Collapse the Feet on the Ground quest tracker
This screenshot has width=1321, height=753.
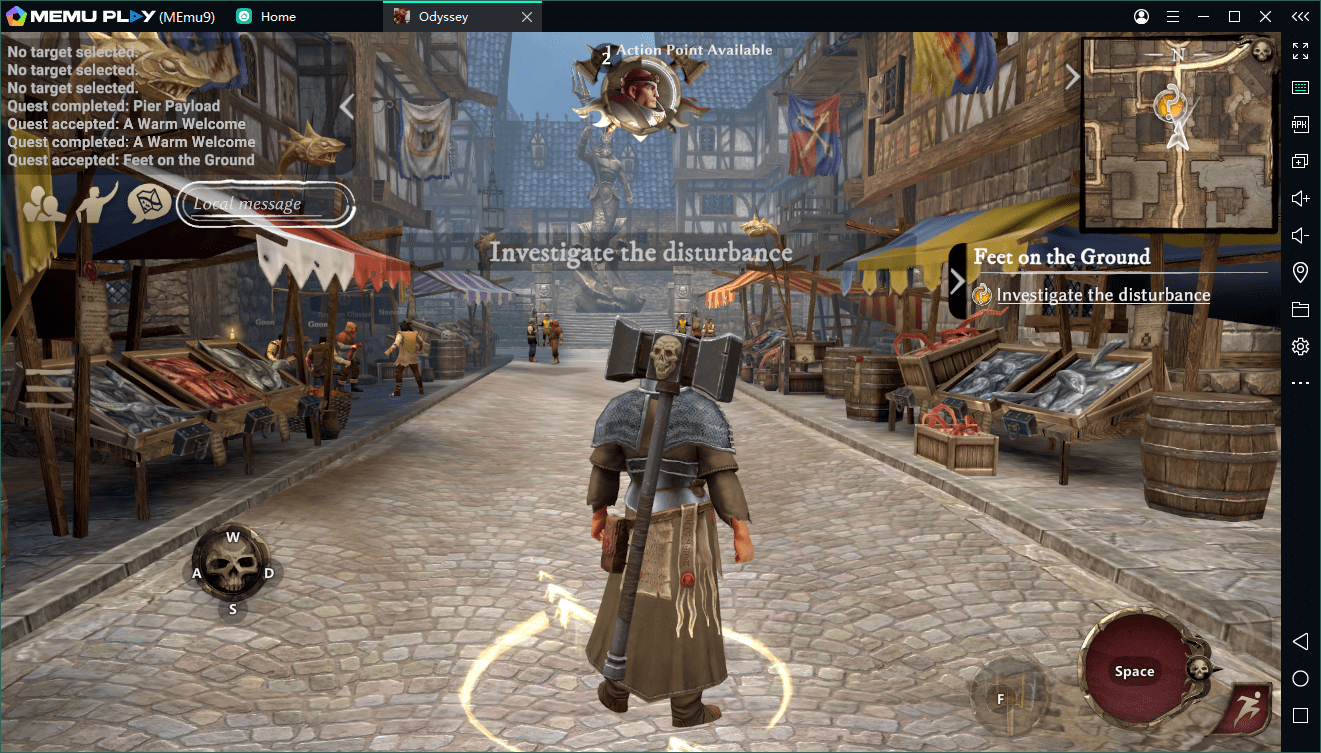click(x=957, y=281)
